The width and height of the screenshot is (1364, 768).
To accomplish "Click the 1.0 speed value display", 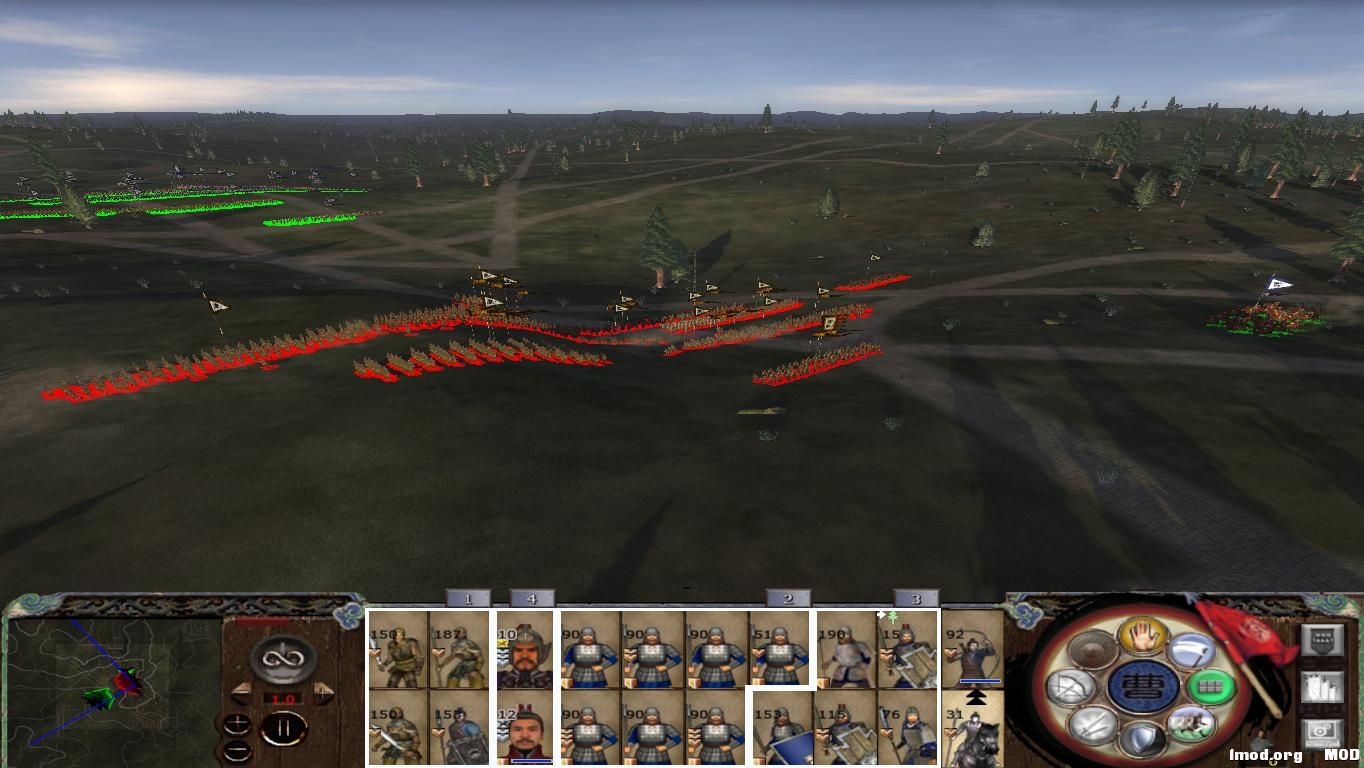I will (x=284, y=698).
